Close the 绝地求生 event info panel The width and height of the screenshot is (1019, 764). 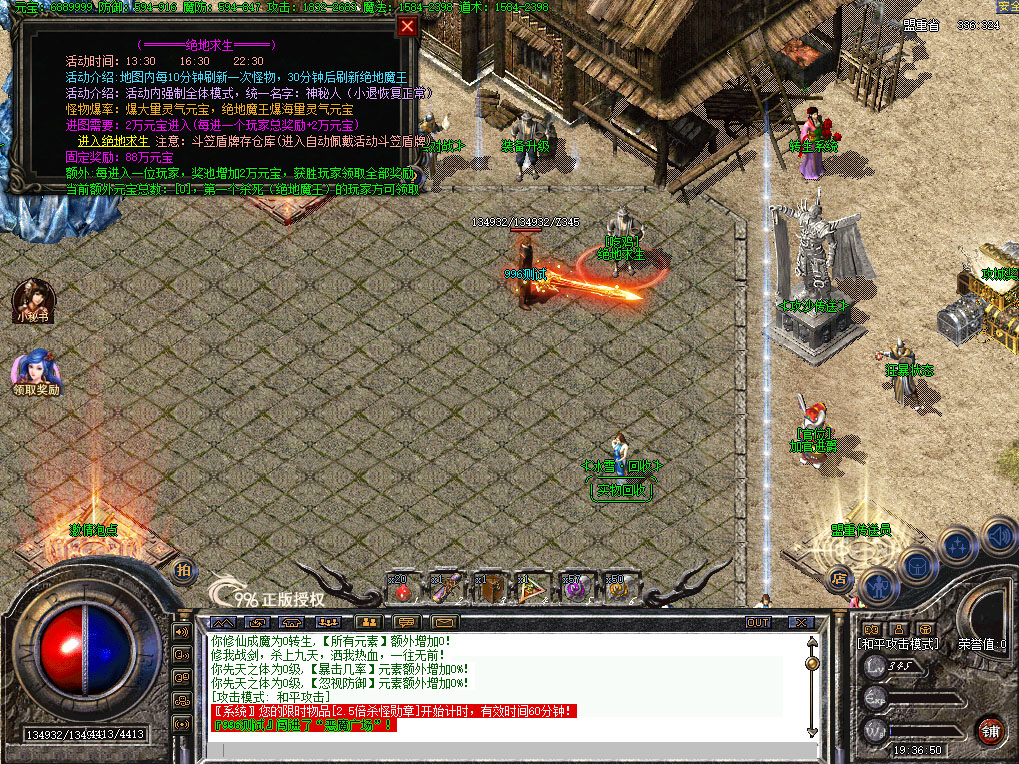pyautogui.click(x=407, y=27)
